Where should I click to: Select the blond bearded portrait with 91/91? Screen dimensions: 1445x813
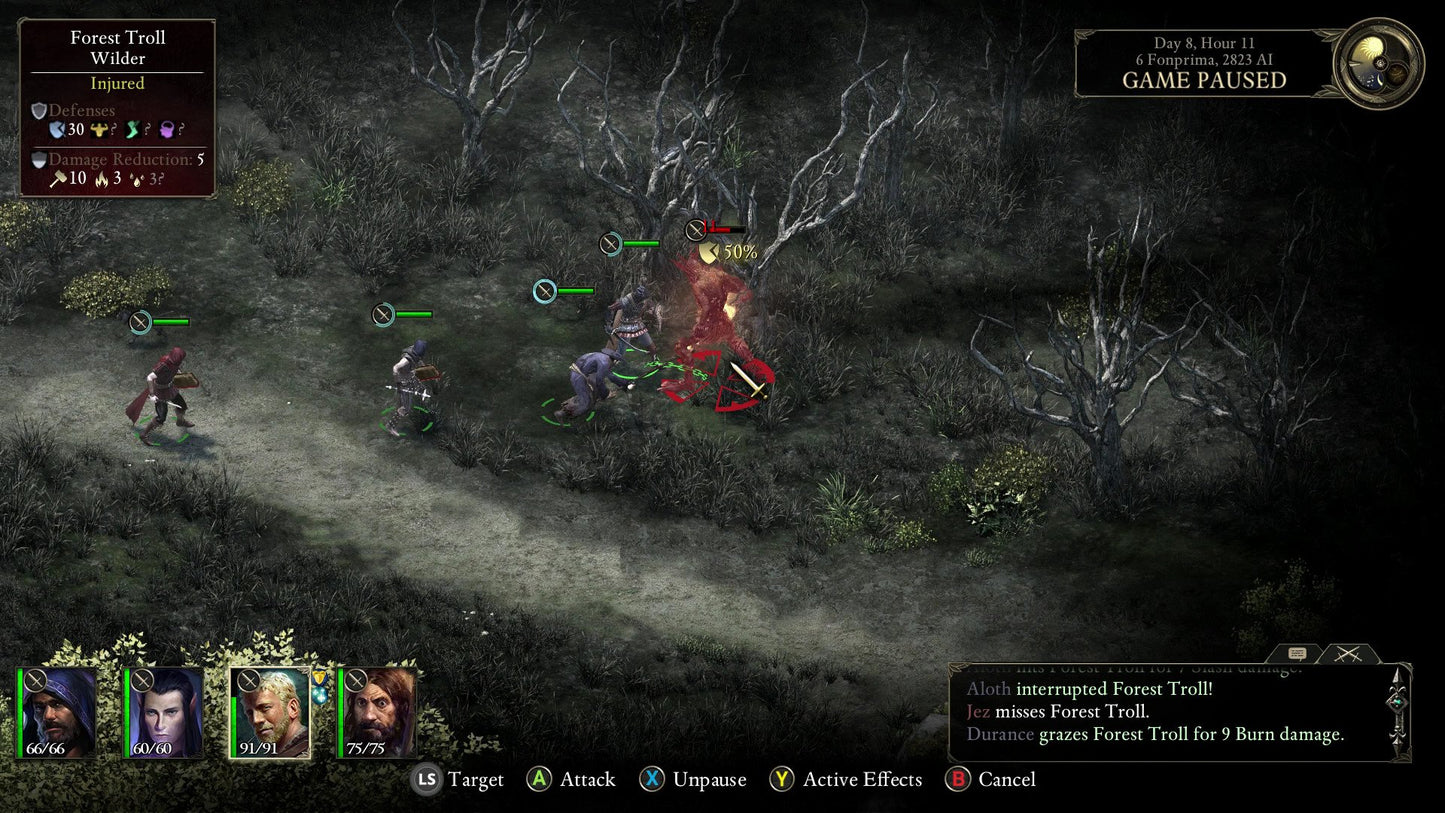pyautogui.click(x=271, y=713)
